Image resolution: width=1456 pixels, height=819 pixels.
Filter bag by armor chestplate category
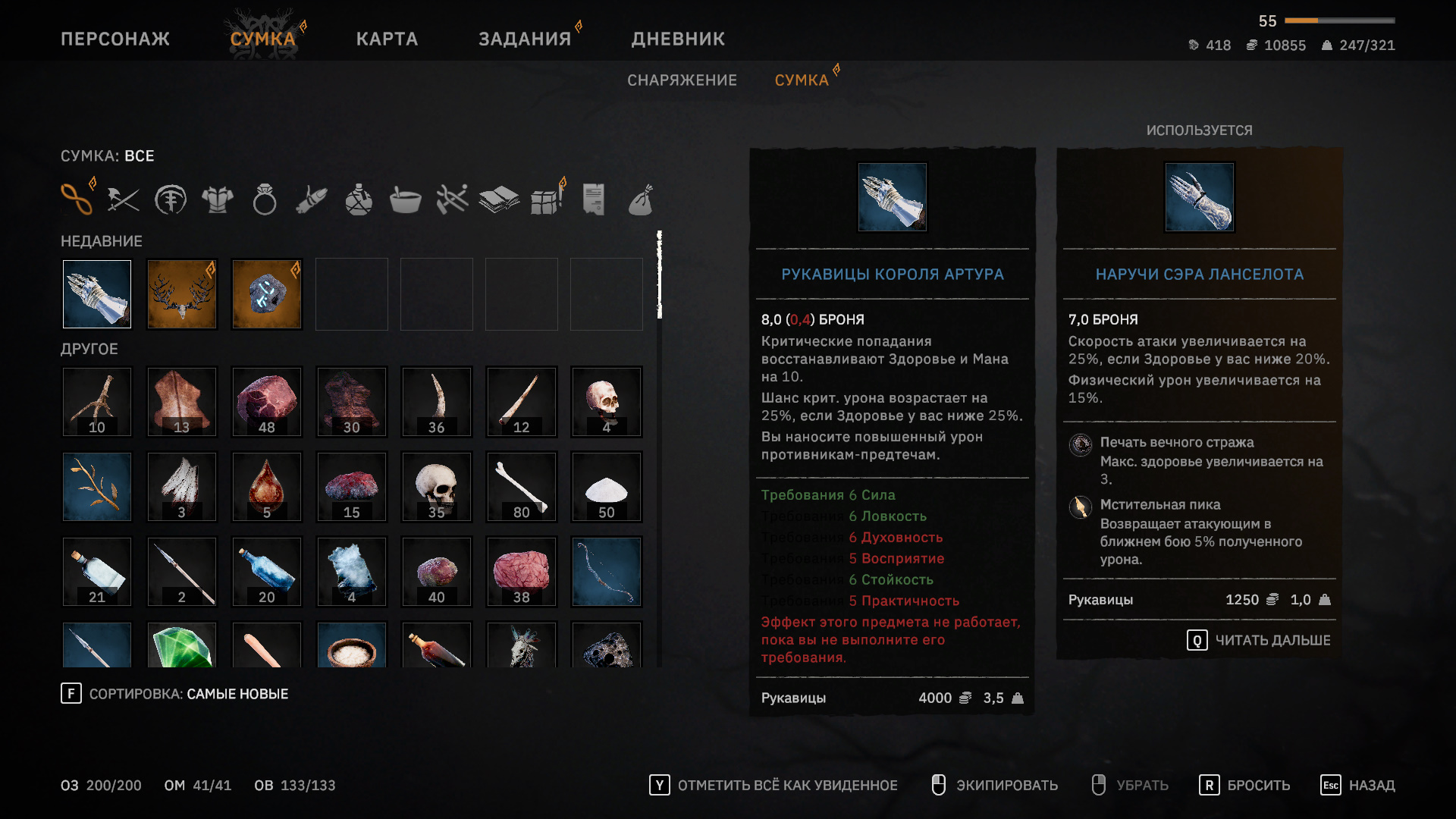coord(218,200)
